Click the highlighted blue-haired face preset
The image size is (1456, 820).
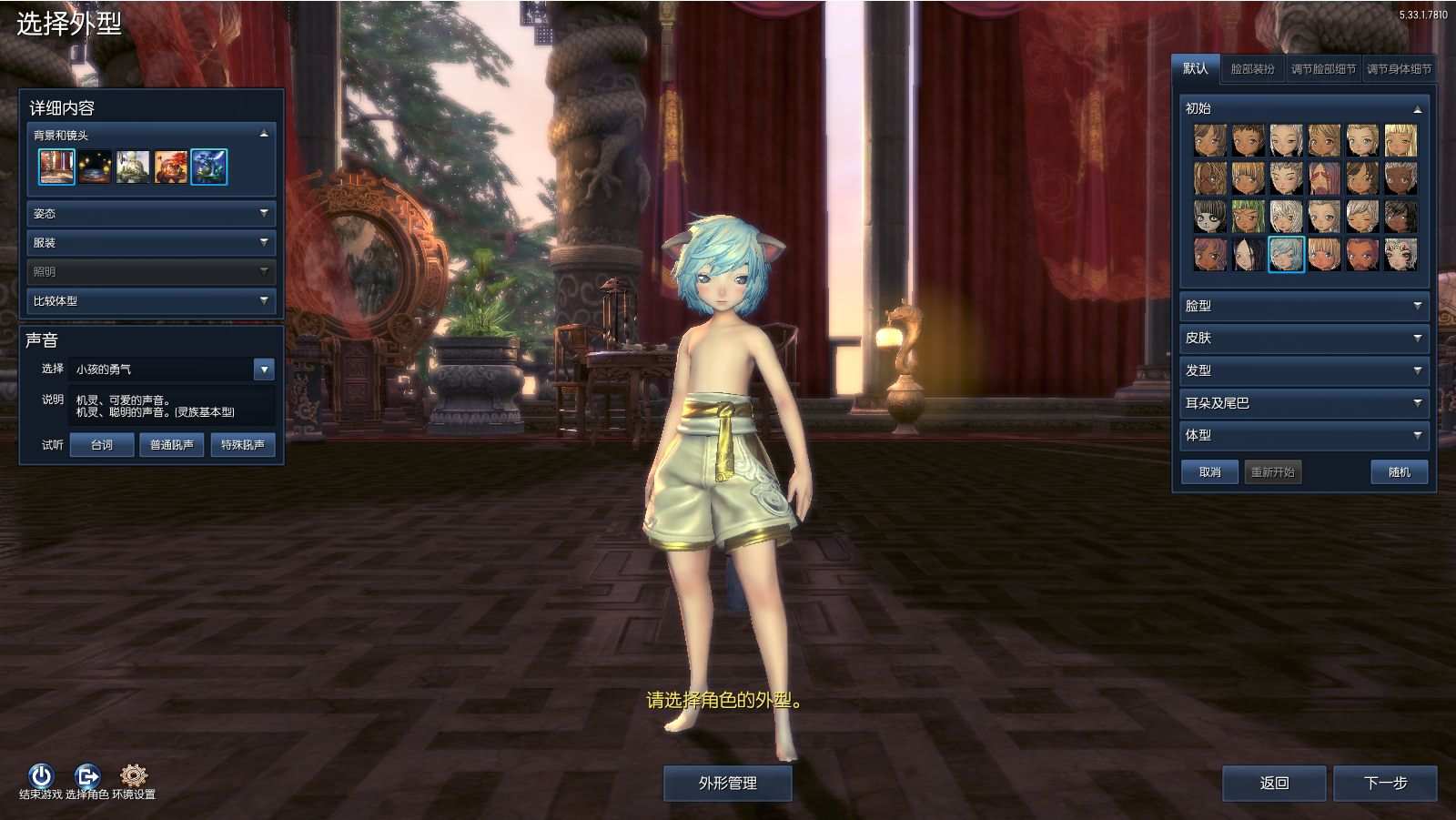[1286, 255]
